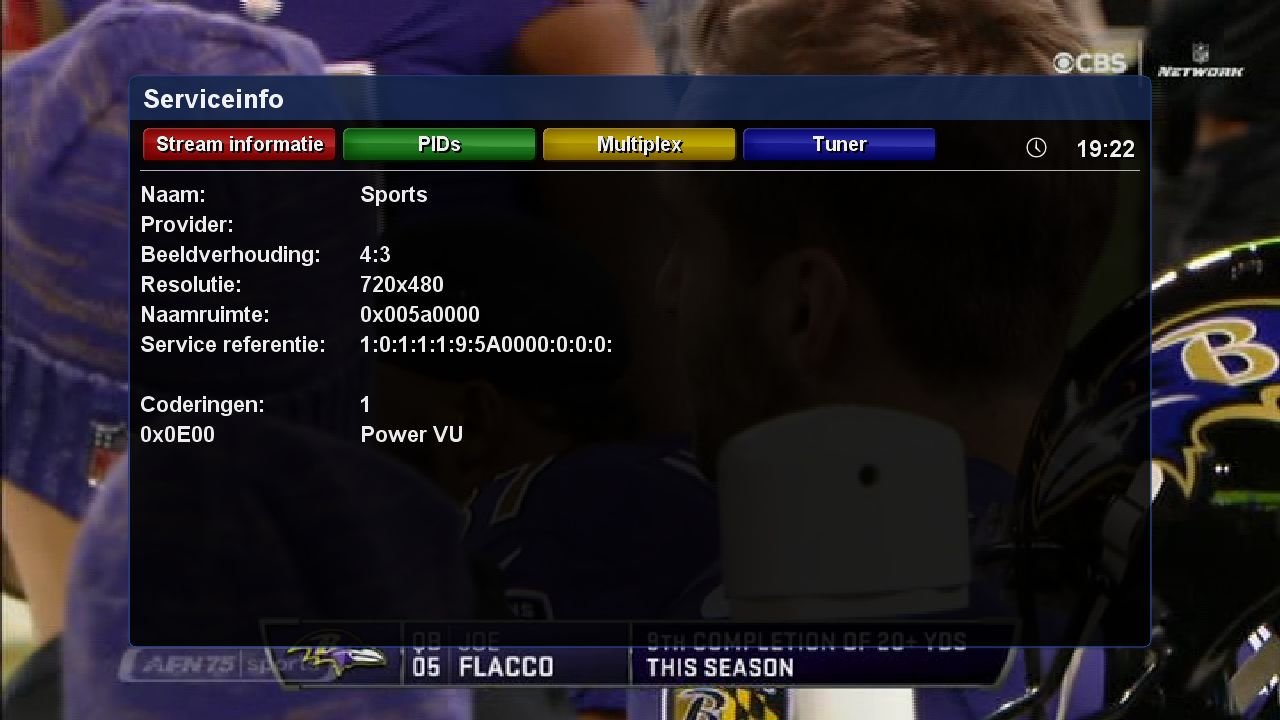The width and height of the screenshot is (1280, 720).
Task: Switch to the blue Tuner view
Action: coord(838,144)
